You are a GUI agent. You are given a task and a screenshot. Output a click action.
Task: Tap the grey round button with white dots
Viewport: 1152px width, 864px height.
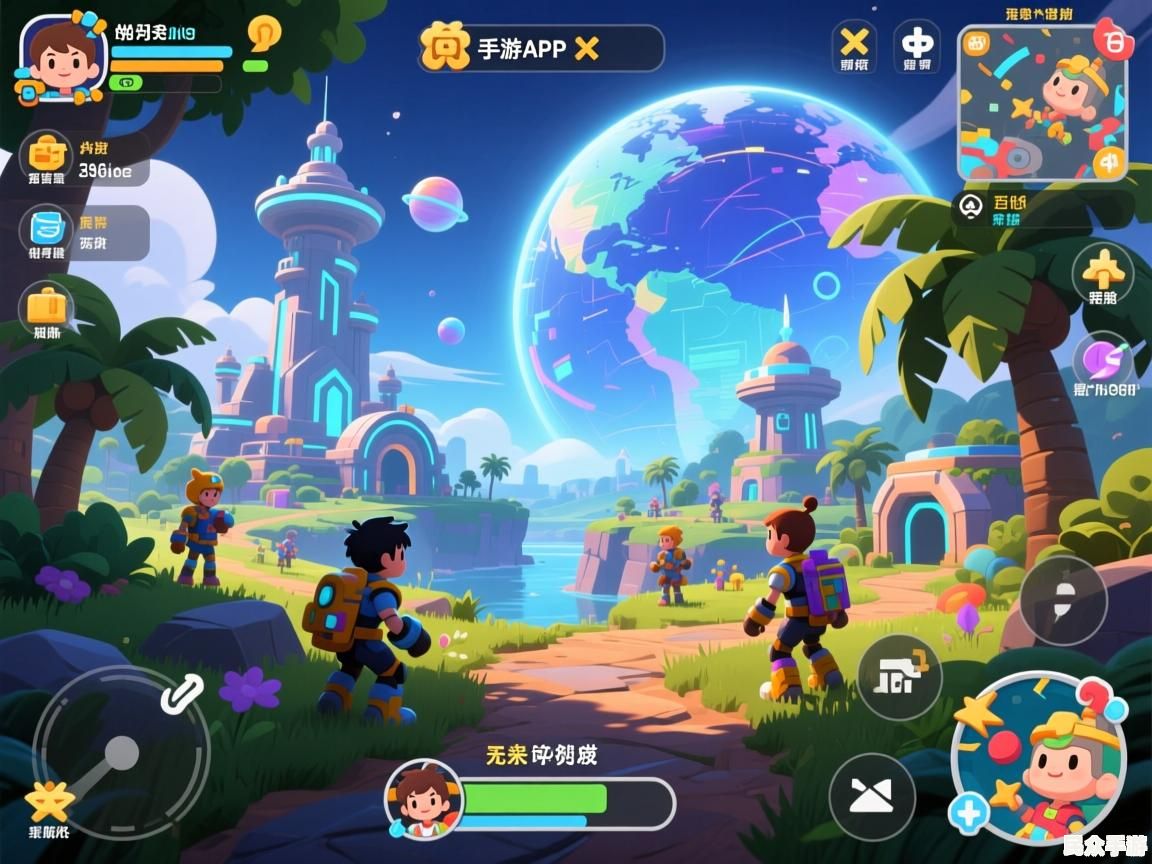[x=1063, y=600]
